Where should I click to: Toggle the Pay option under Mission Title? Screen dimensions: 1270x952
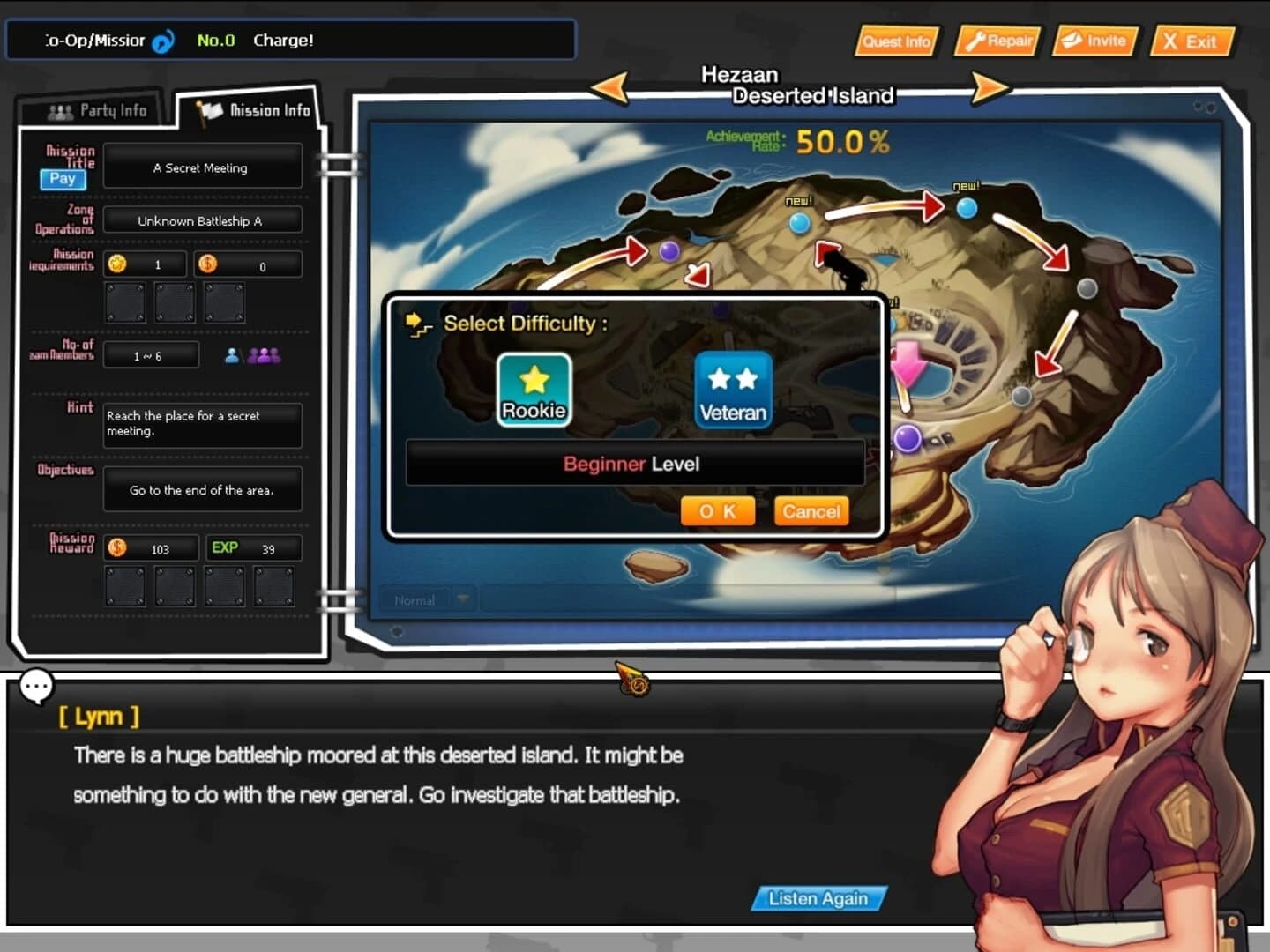click(61, 180)
